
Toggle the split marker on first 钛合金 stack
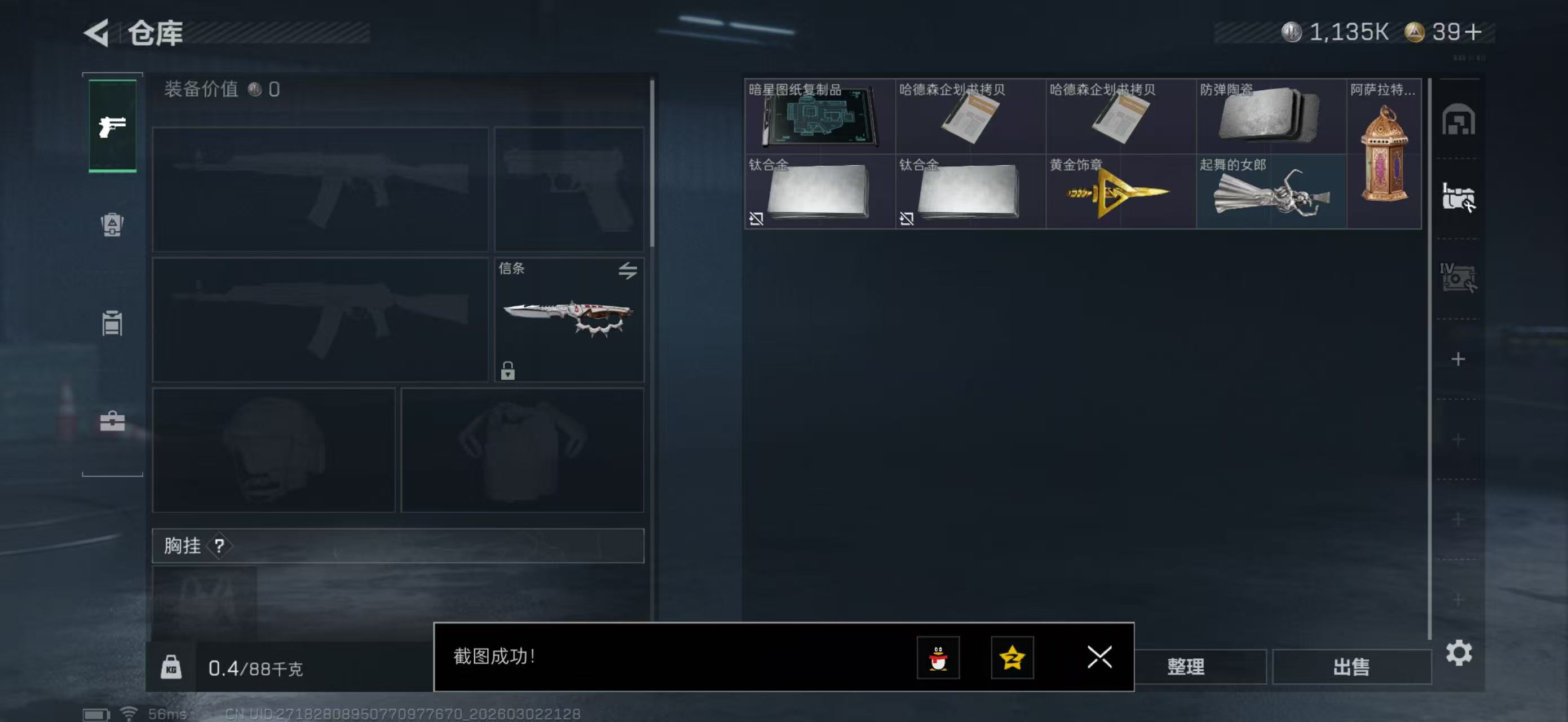click(758, 219)
